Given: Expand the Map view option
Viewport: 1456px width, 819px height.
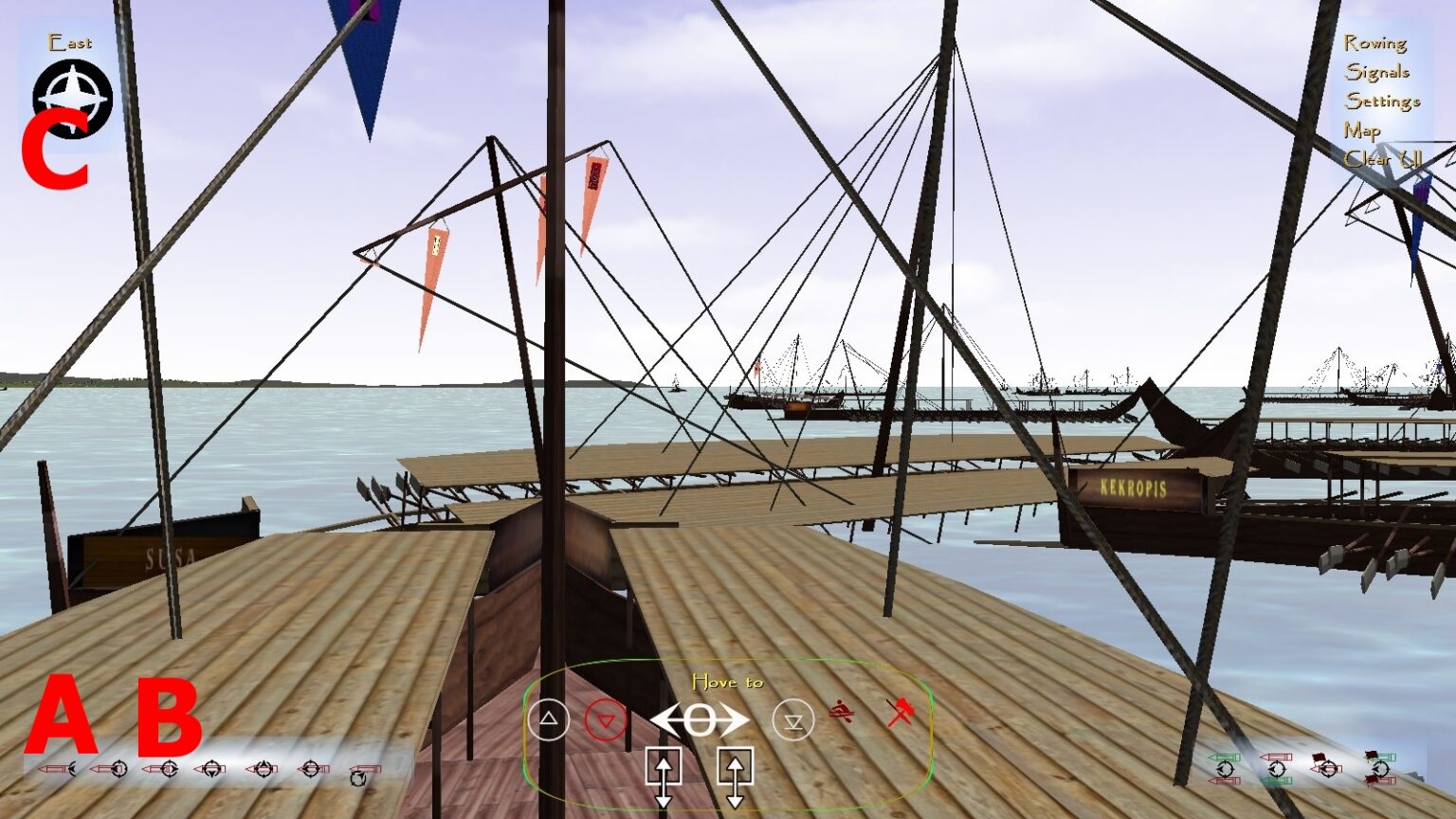Looking at the screenshot, I should tap(1362, 130).
